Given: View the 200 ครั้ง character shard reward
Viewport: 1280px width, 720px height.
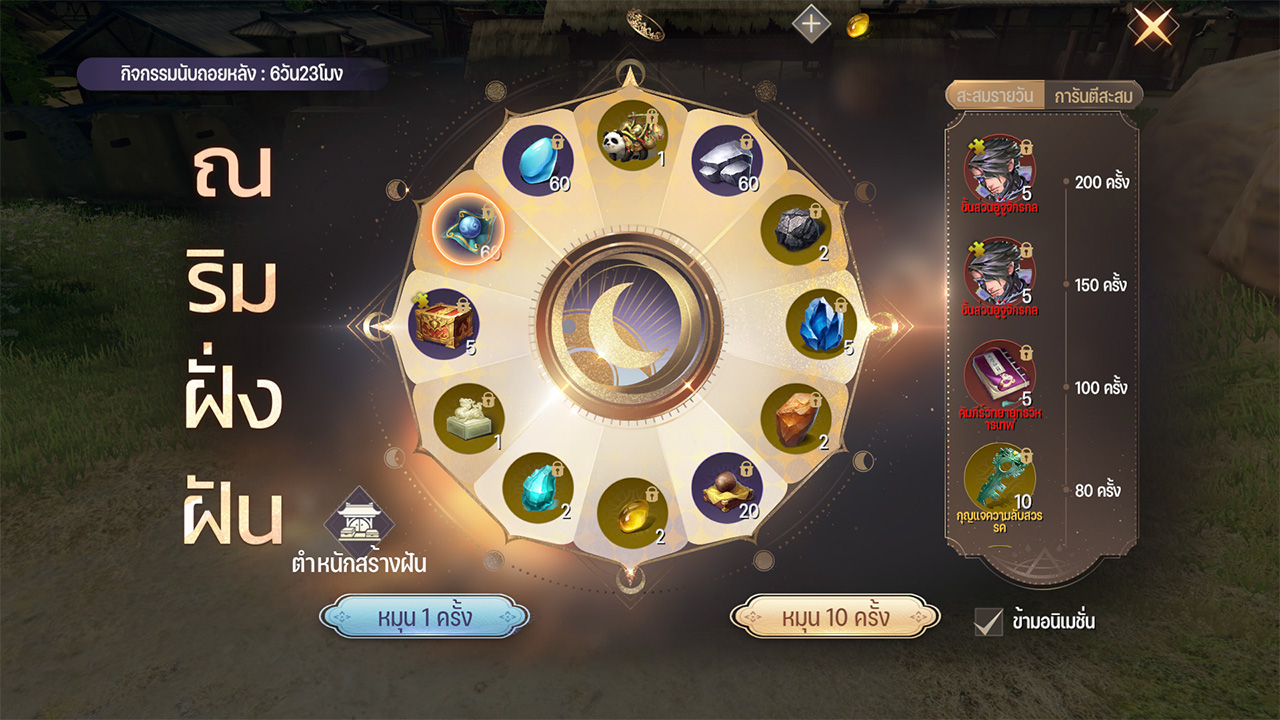Looking at the screenshot, I should point(999,170).
